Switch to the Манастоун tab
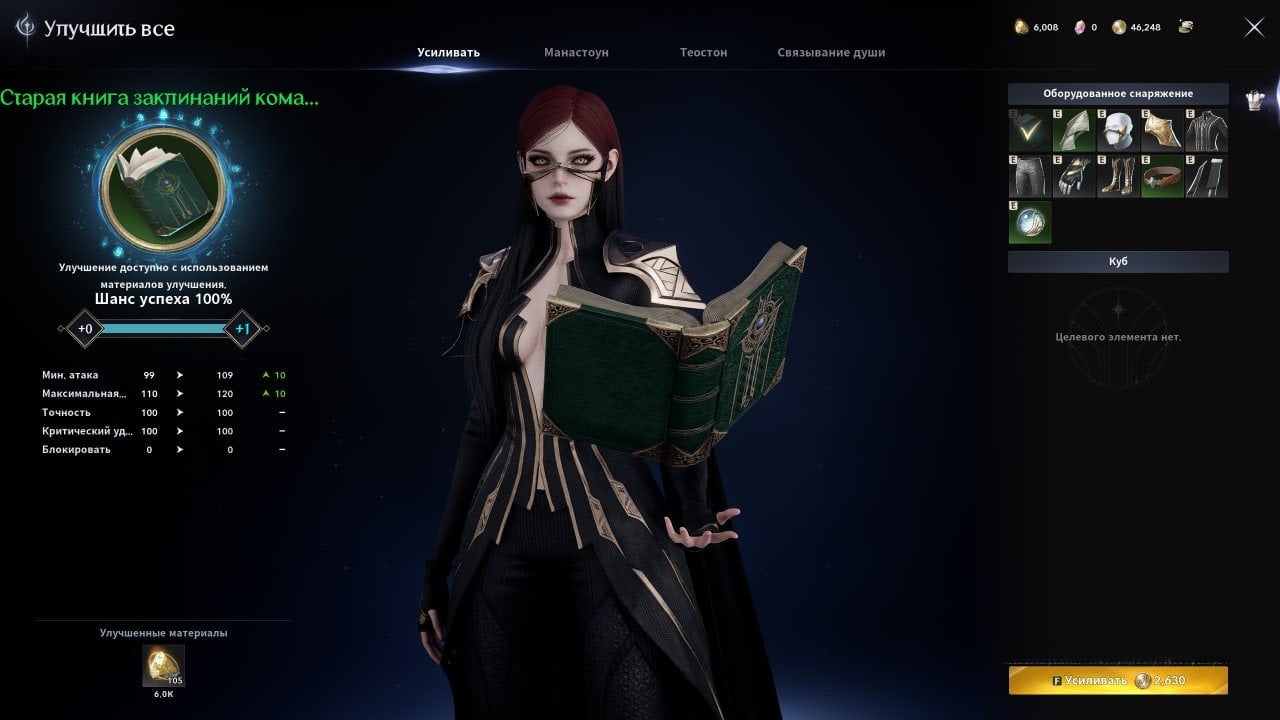1280x720 pixels. click(575, 52)
